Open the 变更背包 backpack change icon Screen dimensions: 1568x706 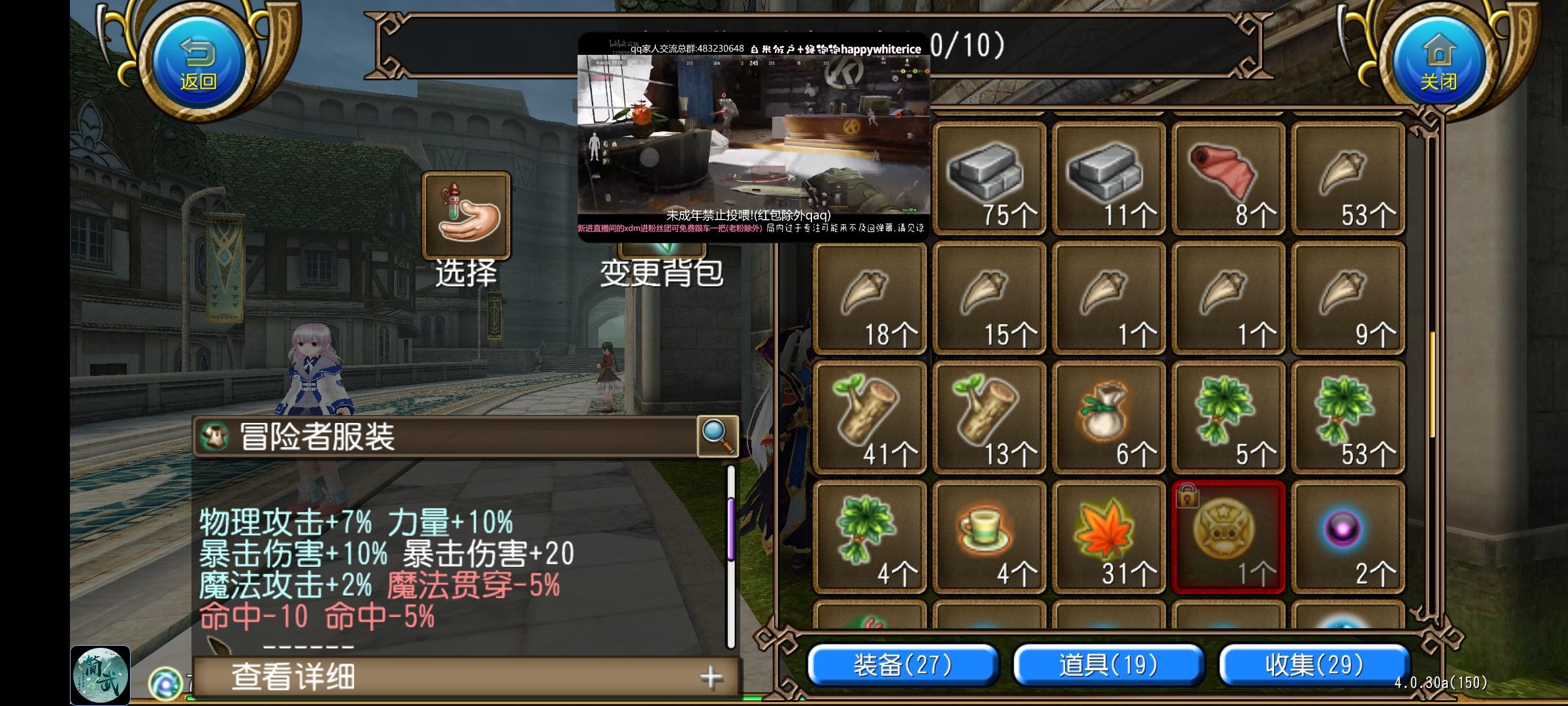tap(660, 226)
